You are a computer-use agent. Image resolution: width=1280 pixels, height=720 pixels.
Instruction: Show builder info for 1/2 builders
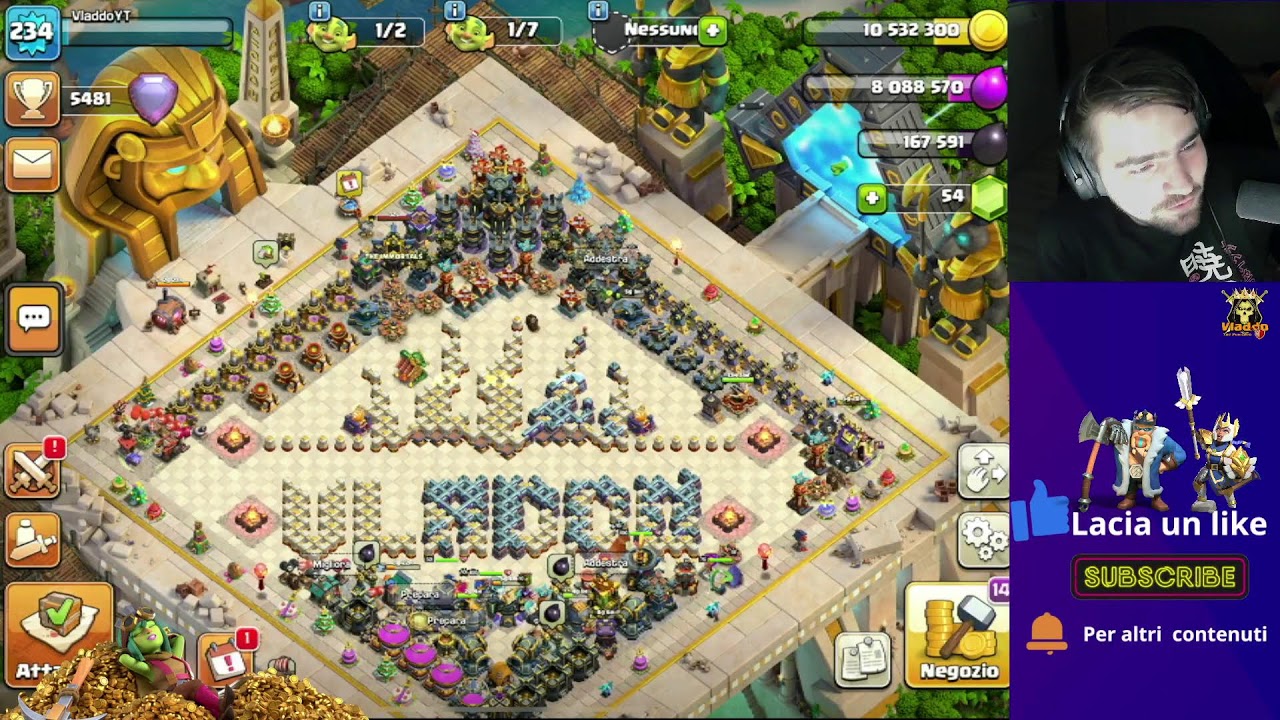click(x=319, y=12)
